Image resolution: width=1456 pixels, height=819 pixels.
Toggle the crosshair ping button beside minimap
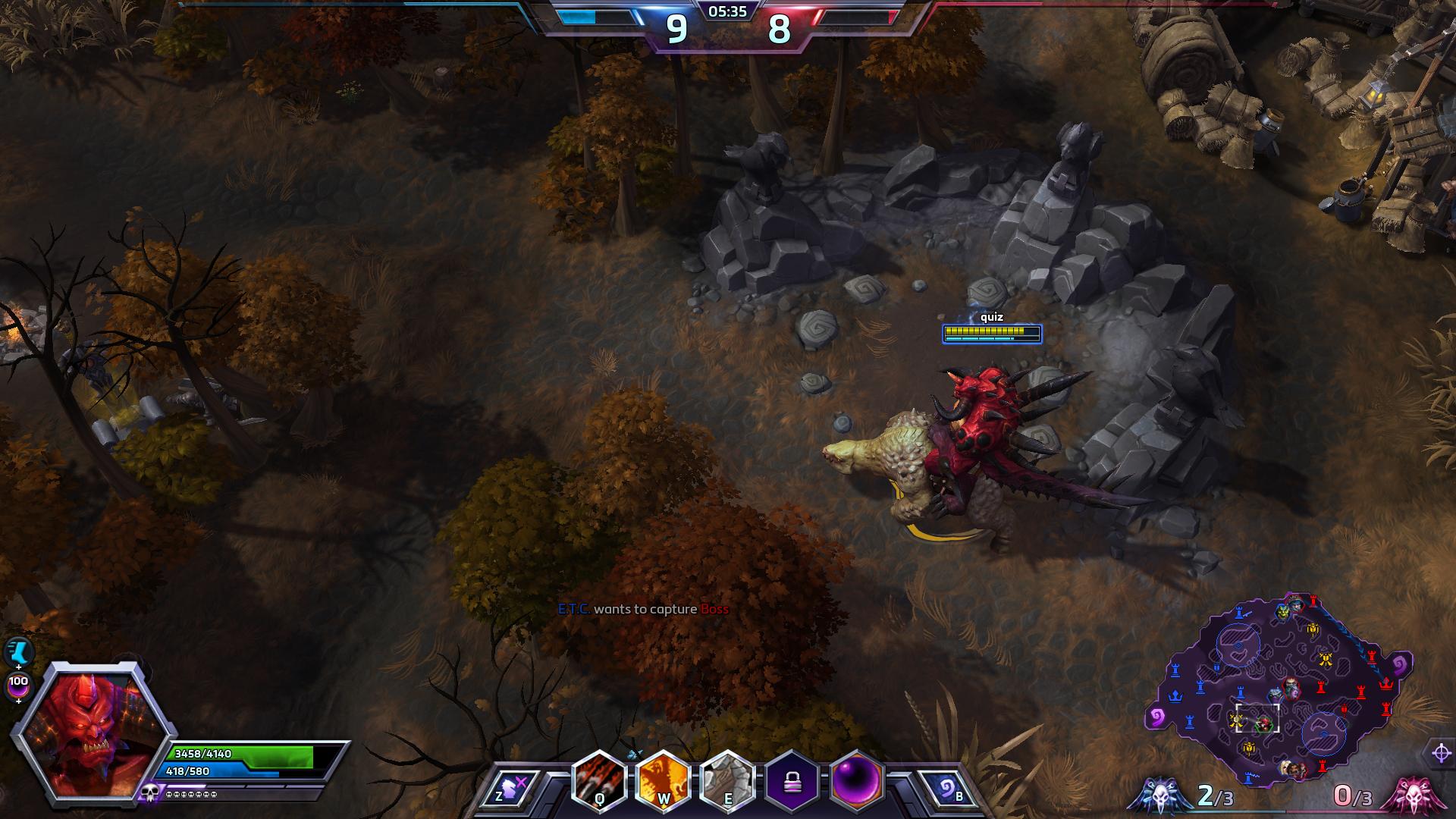point(1442,753)
